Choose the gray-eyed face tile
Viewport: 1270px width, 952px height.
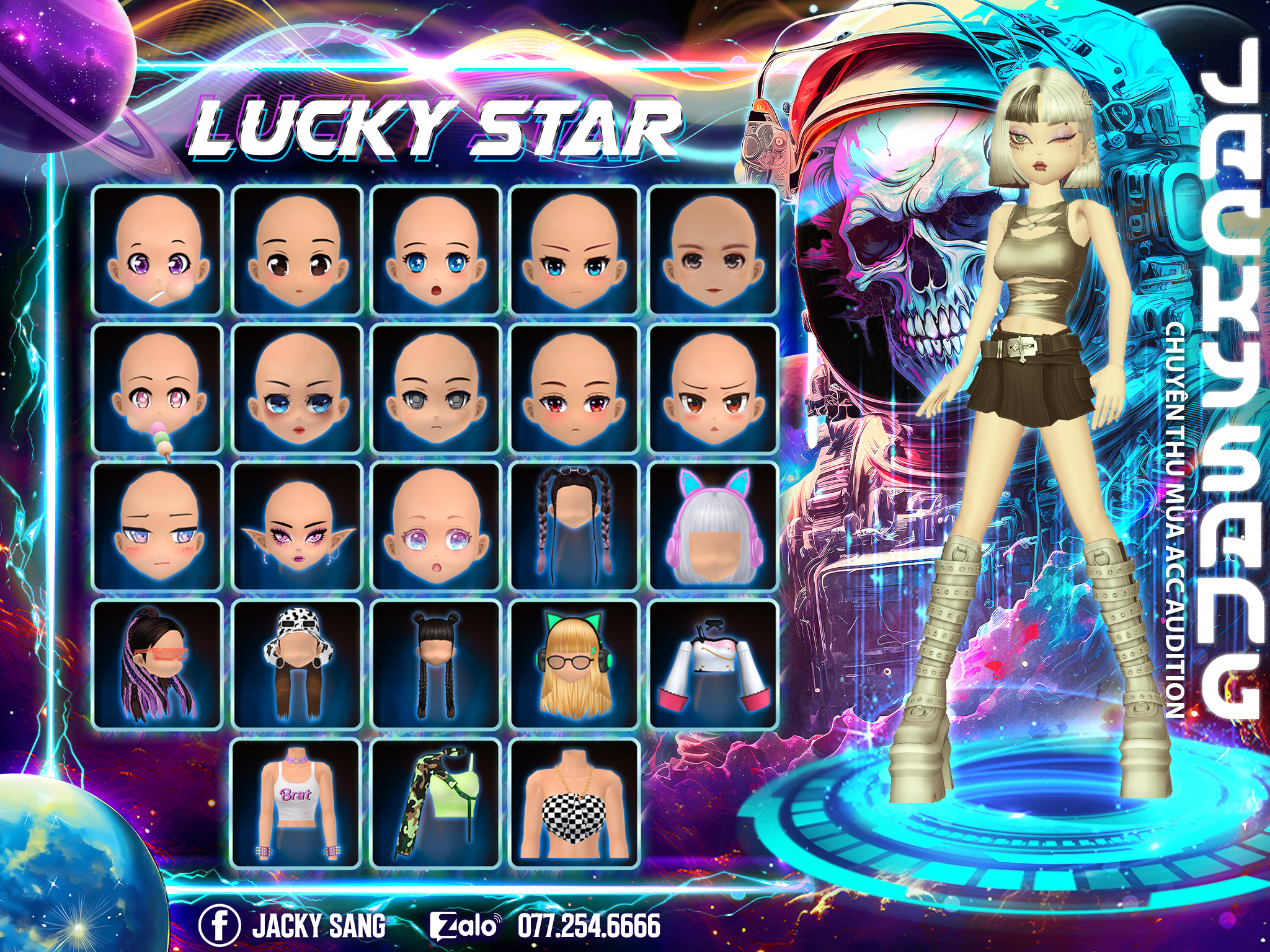pos(436,389)
